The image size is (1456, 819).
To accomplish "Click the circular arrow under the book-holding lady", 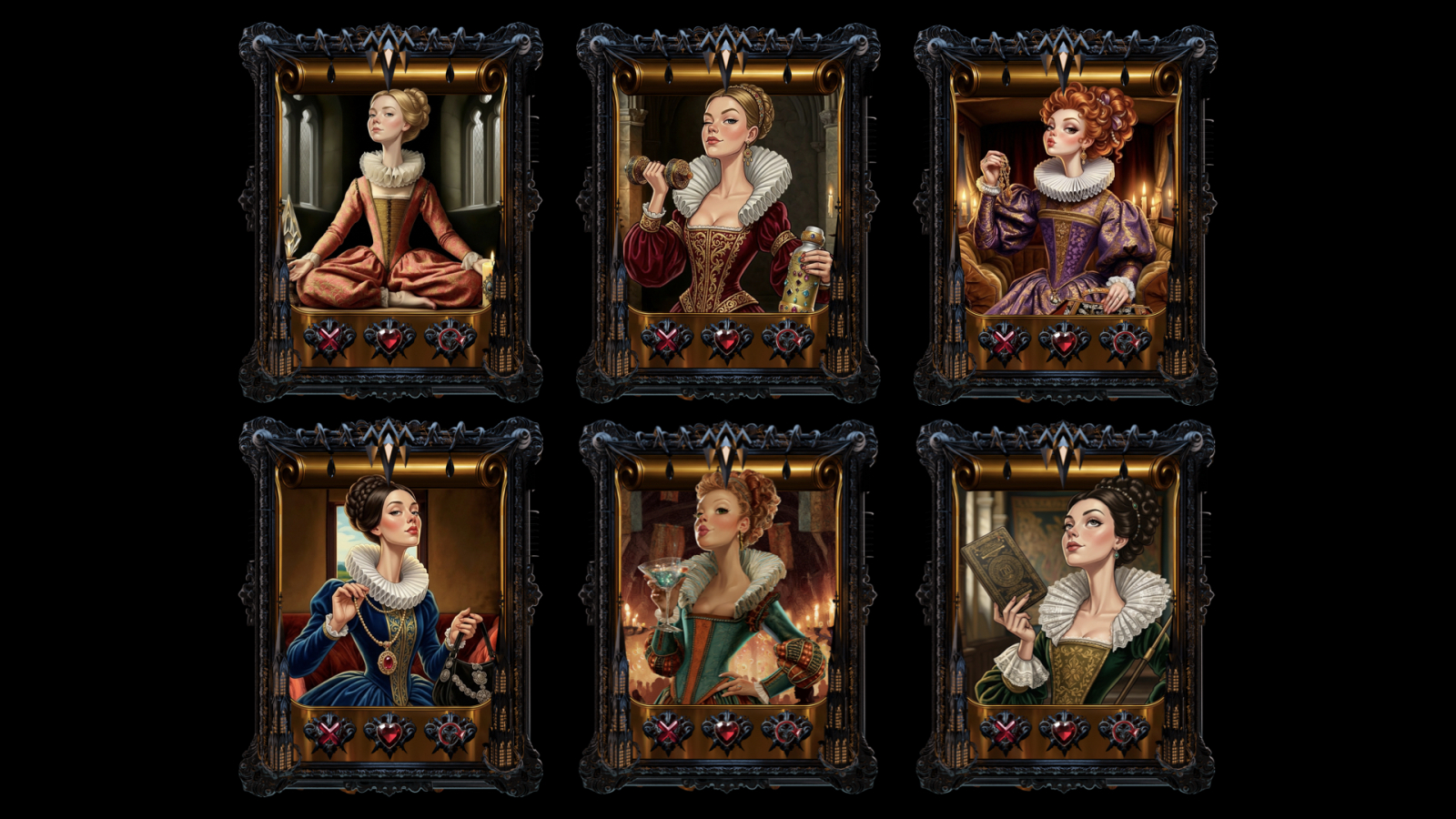I will [x=1125, y=732].
